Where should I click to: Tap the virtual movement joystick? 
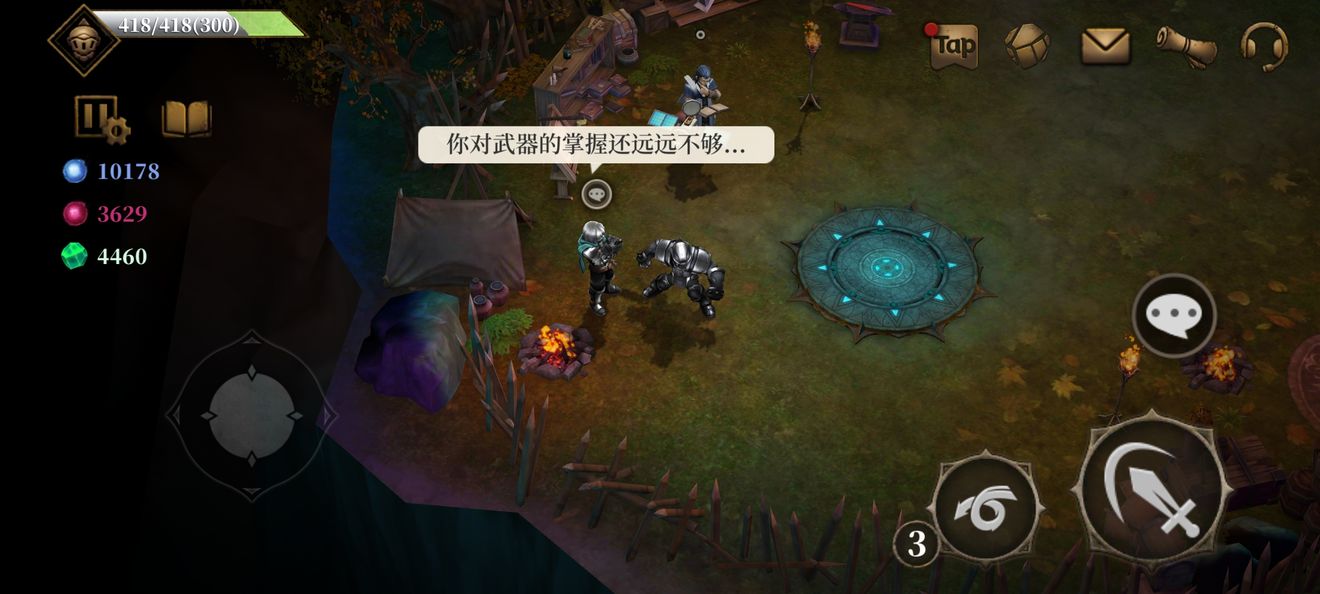point(251,414)
